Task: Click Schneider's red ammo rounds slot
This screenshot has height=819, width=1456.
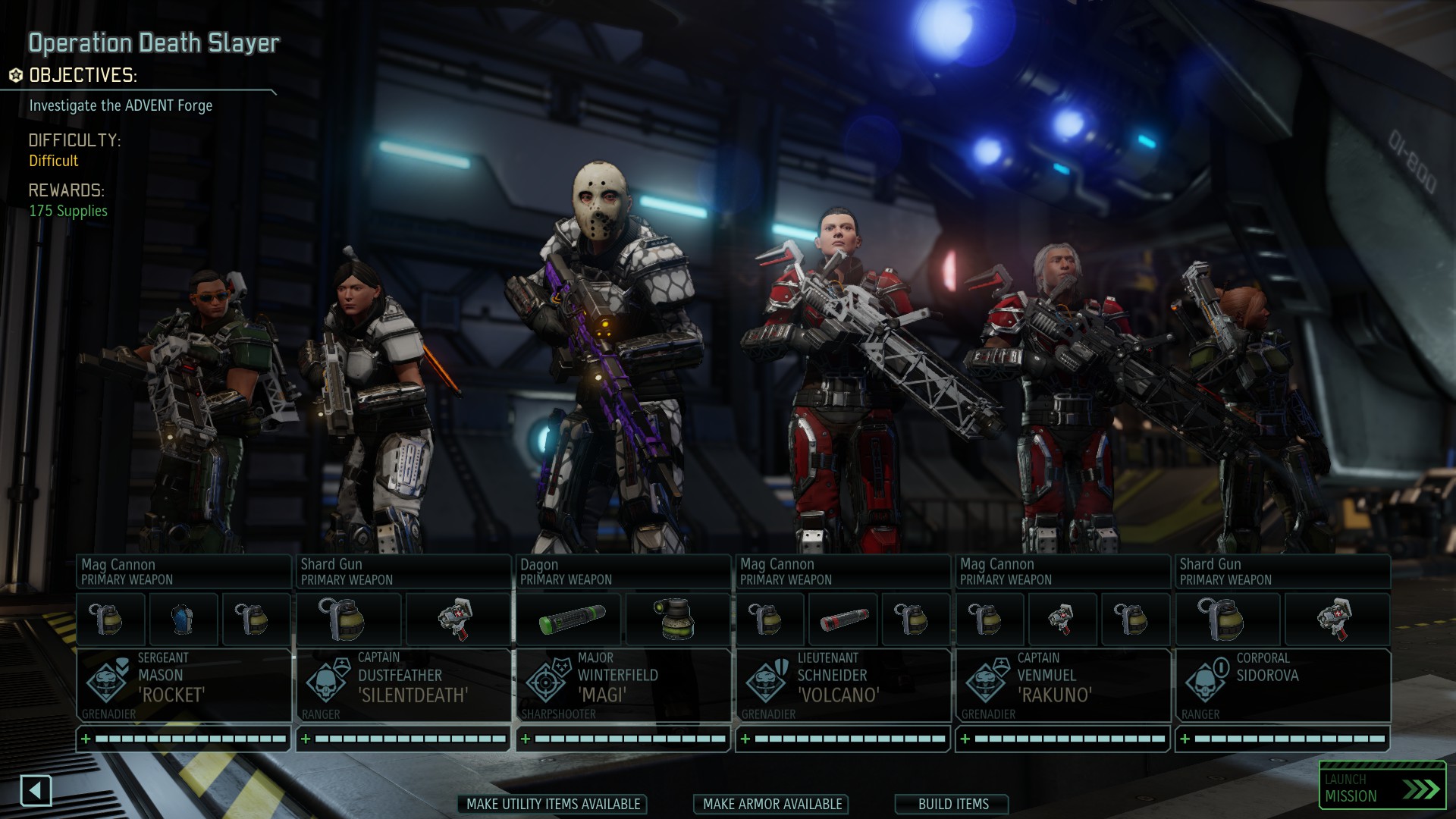Action: [843, 619]
